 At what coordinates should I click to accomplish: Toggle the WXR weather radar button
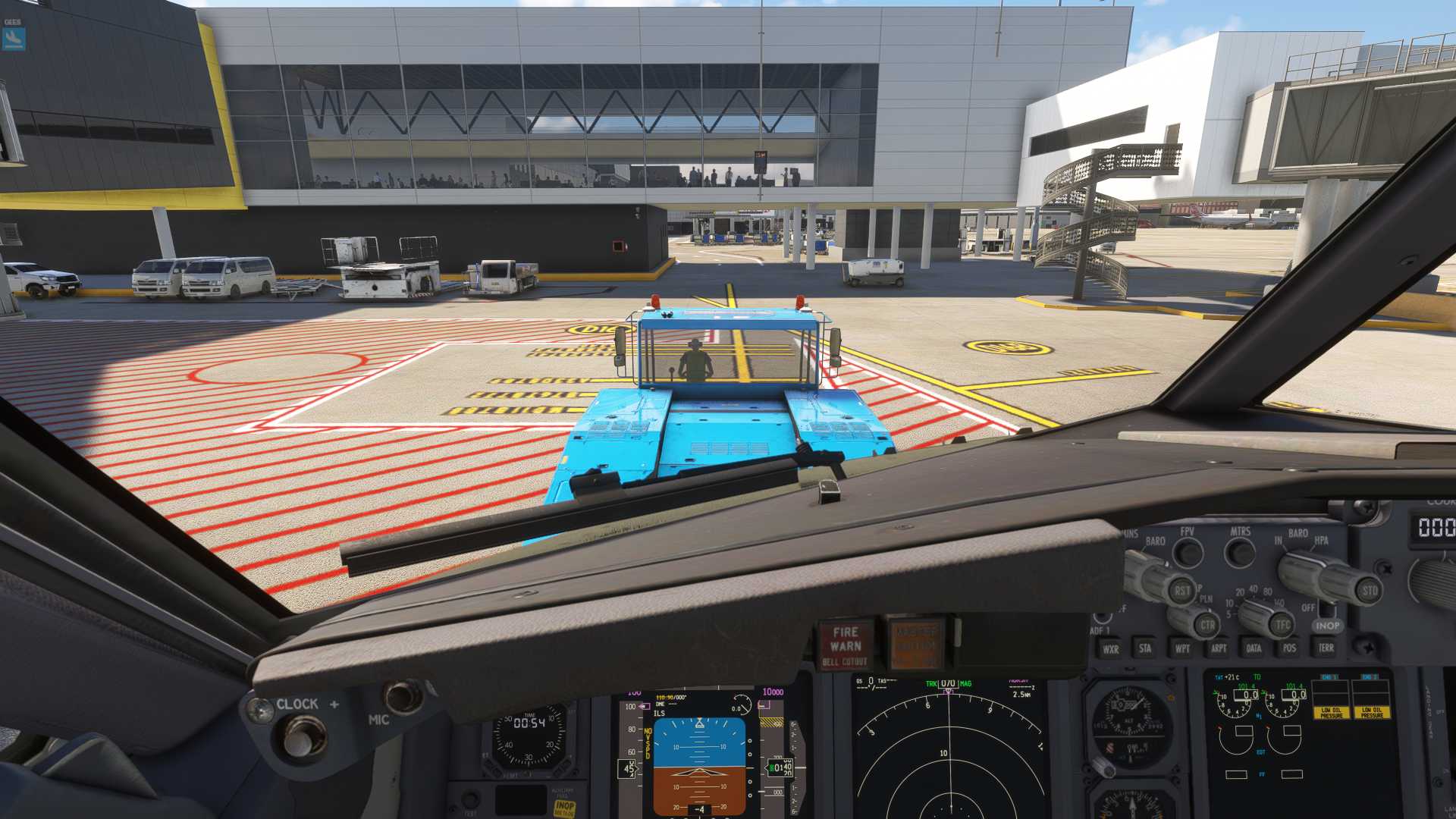pyautogui.click(x=1111, y=649)
